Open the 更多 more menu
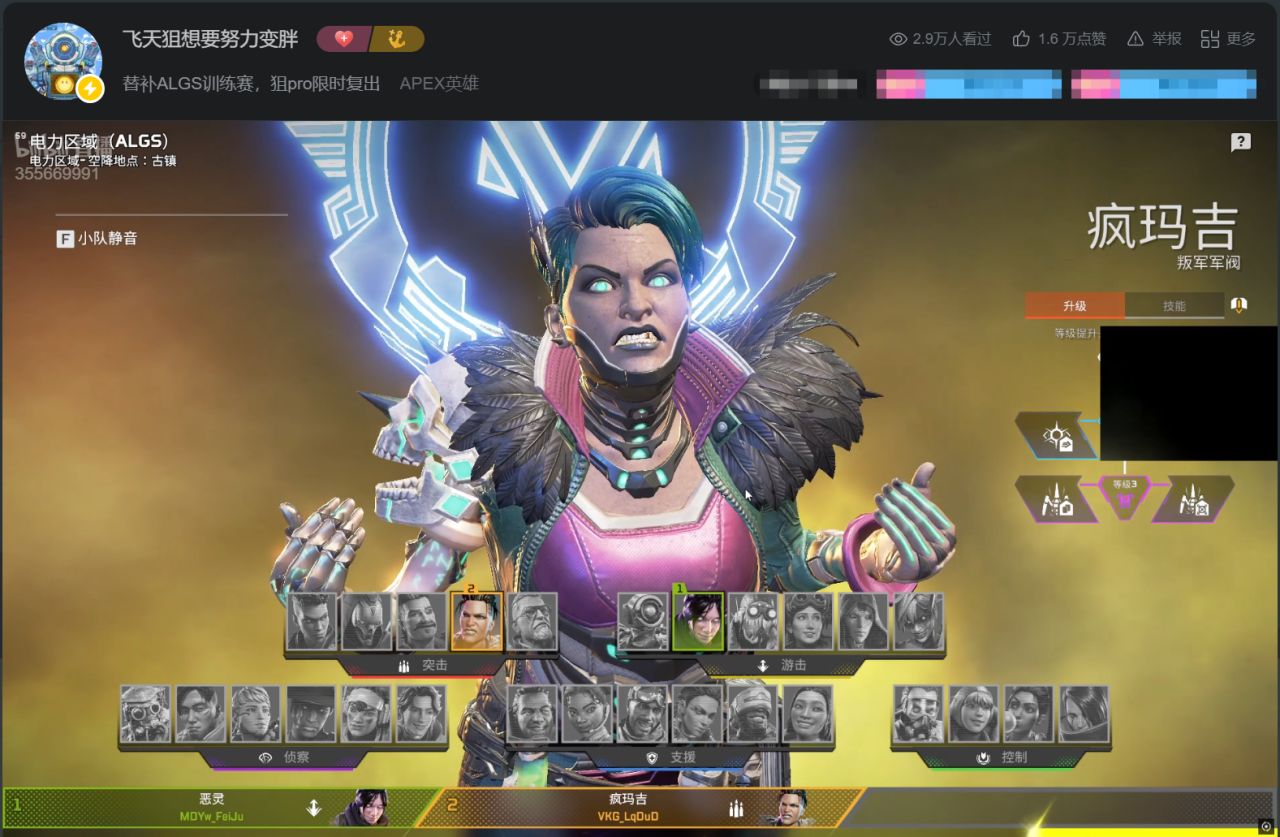This screenshot has height=837, width=1280. click(x=1228, y=39)
